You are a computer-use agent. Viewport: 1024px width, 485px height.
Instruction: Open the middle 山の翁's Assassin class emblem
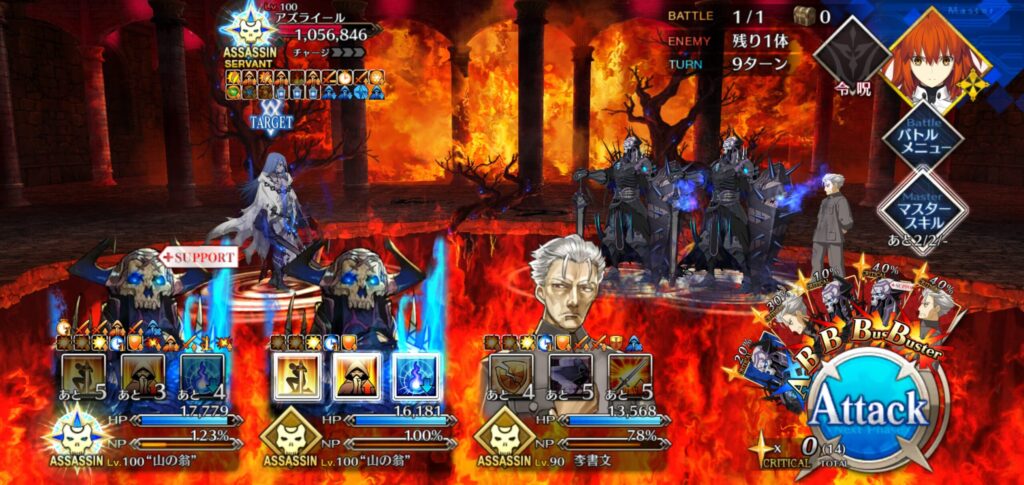(x=290, y=431)
